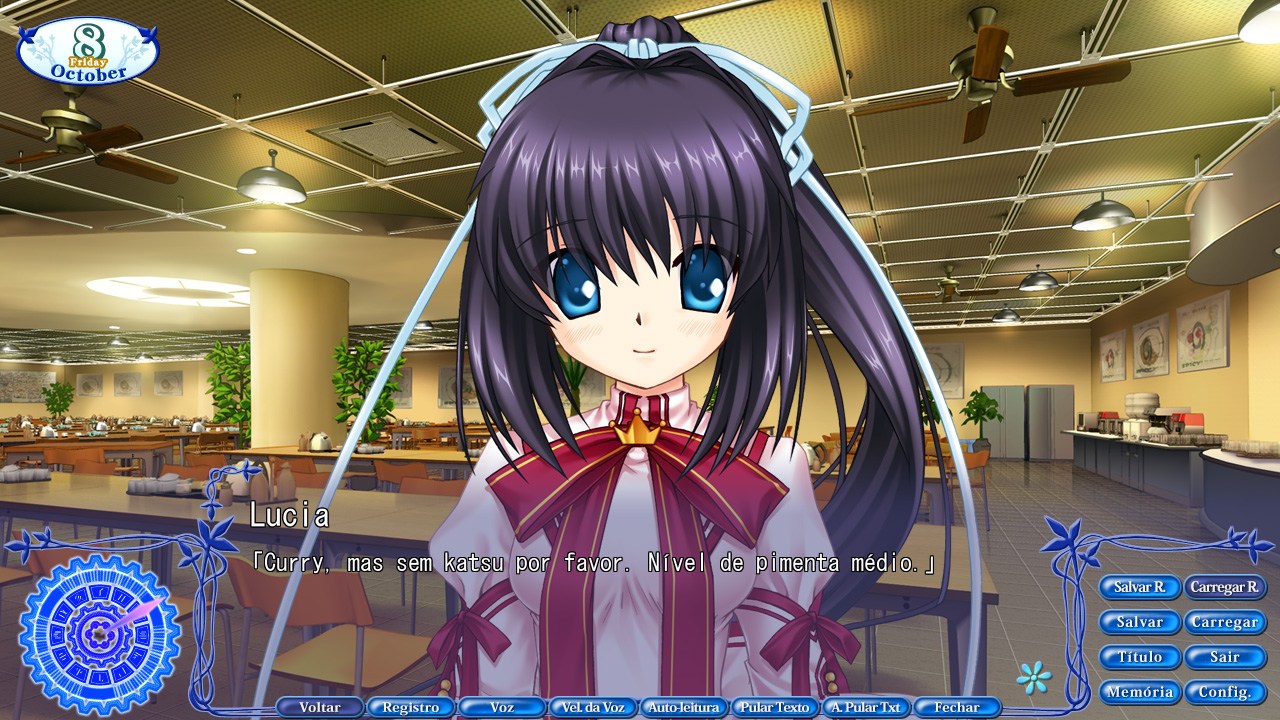Open Vel. da Voz voice speed control
The width and height of the screenshot is (1280, 720).
(x=593, y=707)
